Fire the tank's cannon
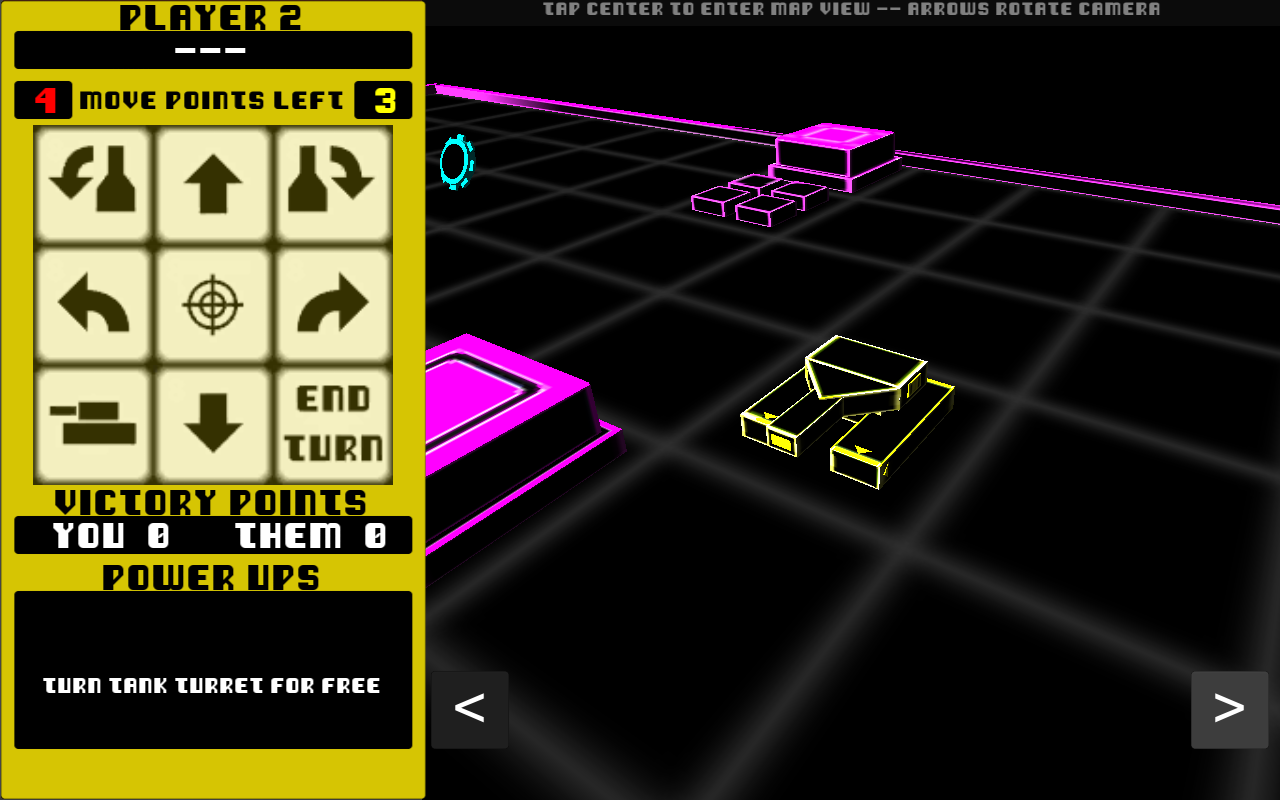The height and width of the screenshot is (800, 1280). pyautogui.click(x=92, y=425)
